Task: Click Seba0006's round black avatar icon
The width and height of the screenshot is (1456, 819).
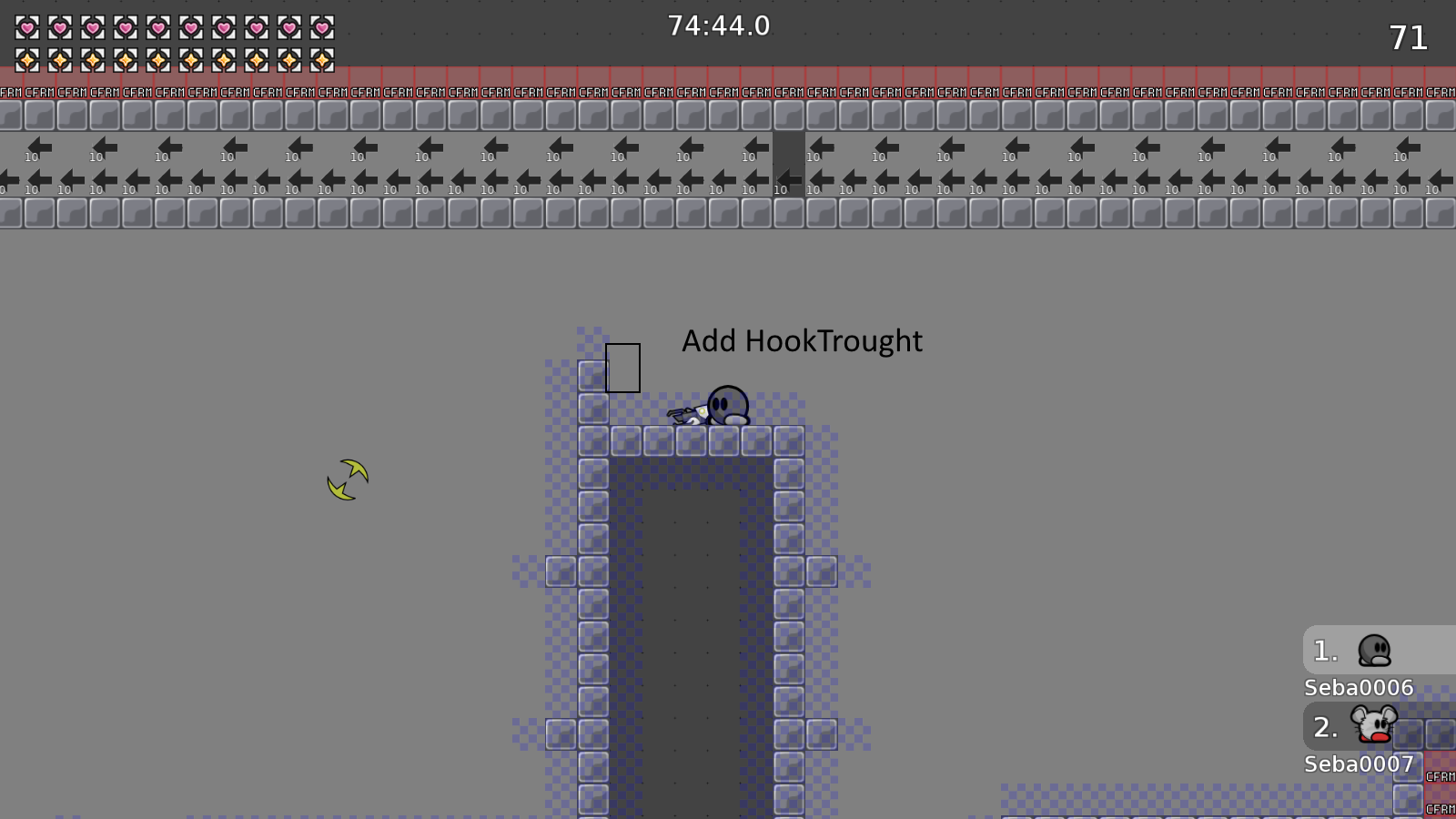Action: 1376,650
